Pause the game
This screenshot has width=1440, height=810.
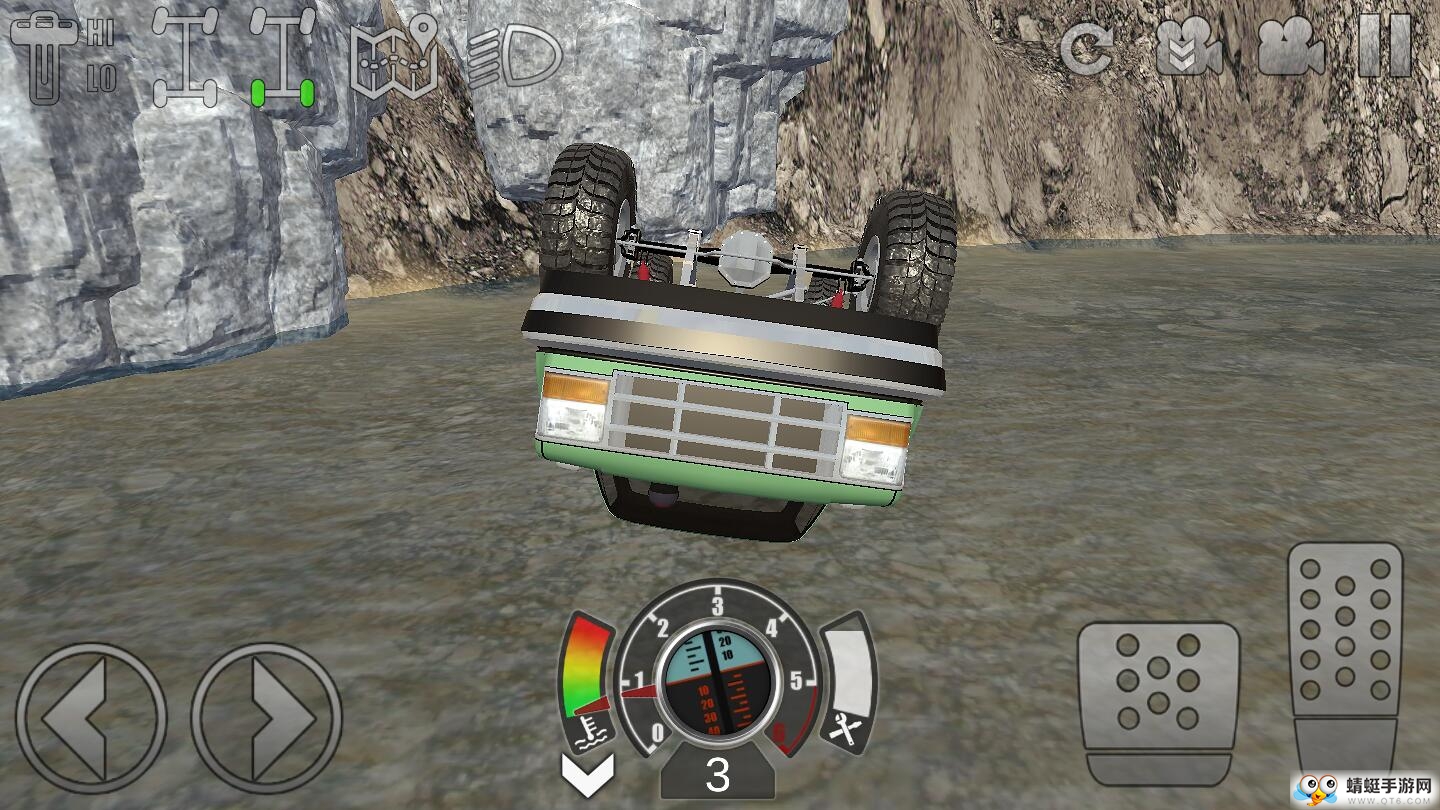coord(1385,46)
